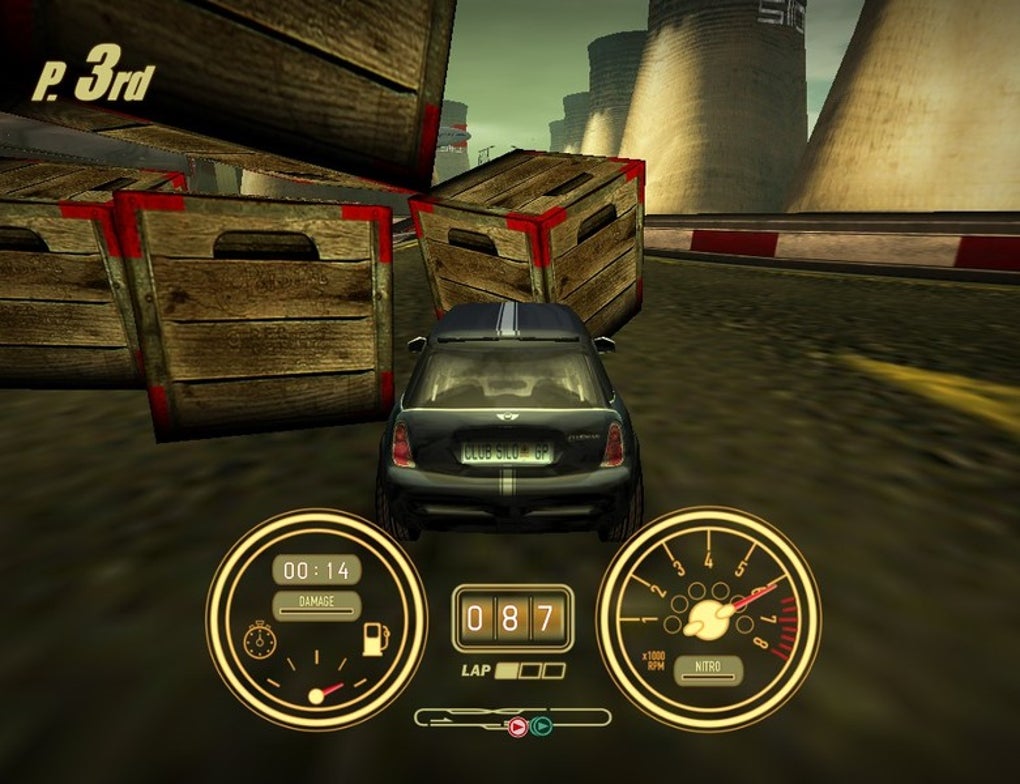Select the red racer marker on the progress bar
This screenshot has width=1020, height=784.
[x=517, y=727]
